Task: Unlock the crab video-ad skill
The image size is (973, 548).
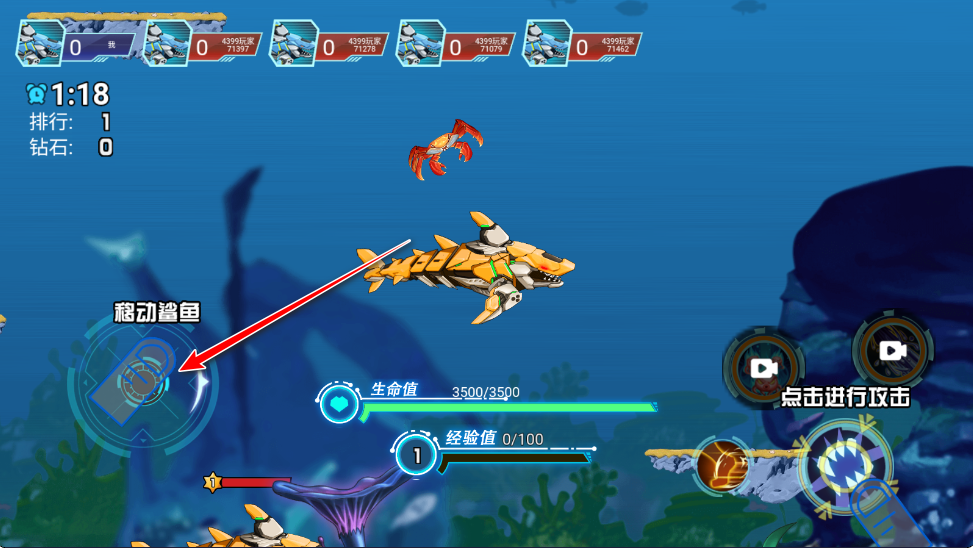Action: click(765, 366)
